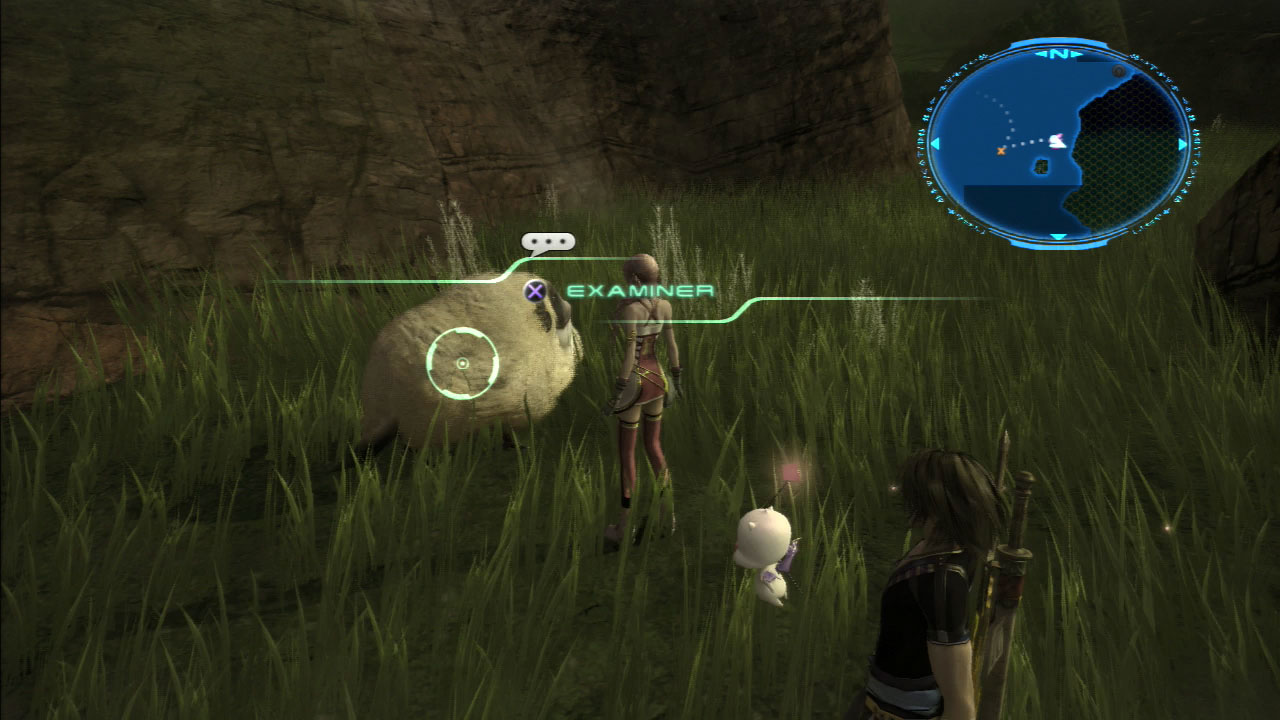
Task: Click the minimap's right edge arrow
Action: [1182, 145]
